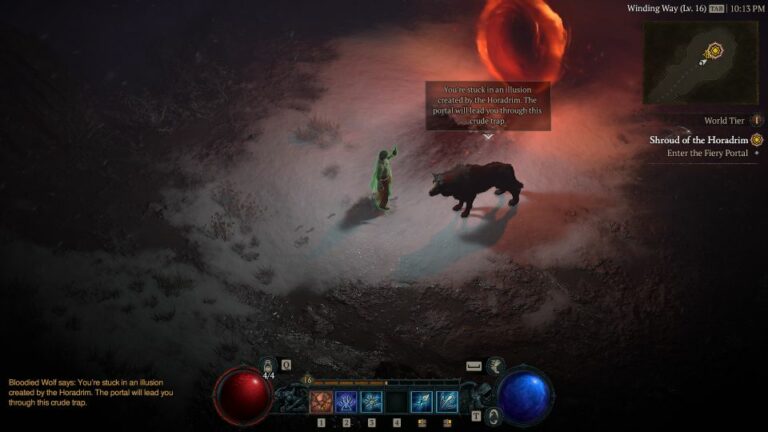The image size is (768, 432).
Task: Activate the left of the two ice shard skills
Action: coord(421,401)
